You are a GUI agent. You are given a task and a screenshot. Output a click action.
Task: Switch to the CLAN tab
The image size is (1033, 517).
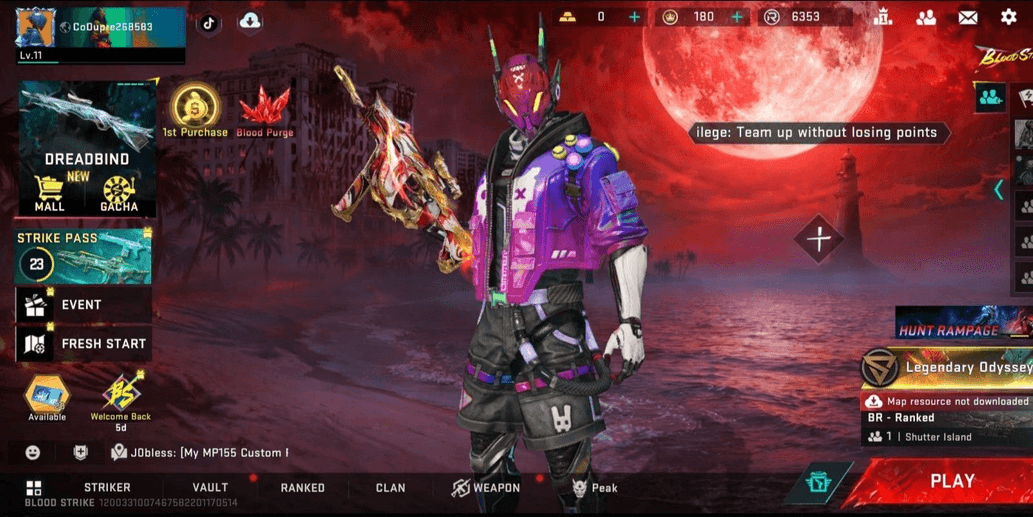click(390, 488)
